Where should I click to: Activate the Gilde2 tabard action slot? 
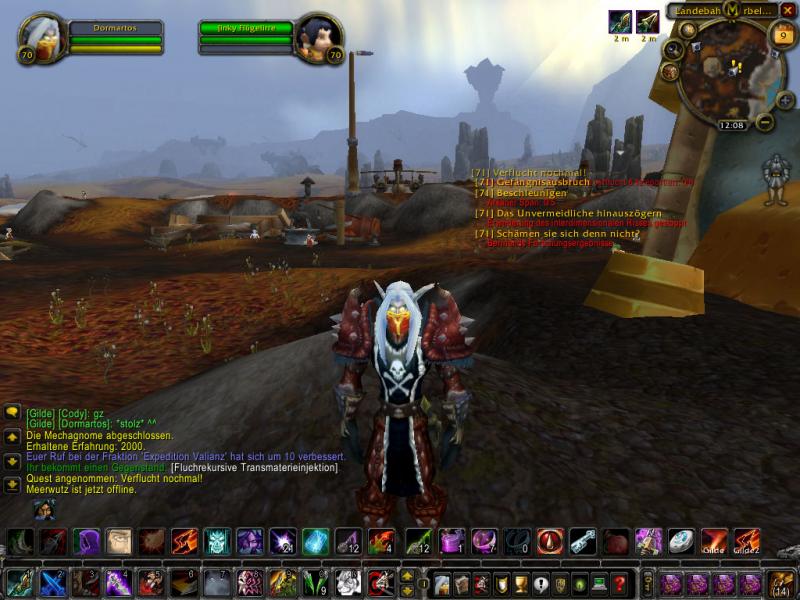(747, 542)
